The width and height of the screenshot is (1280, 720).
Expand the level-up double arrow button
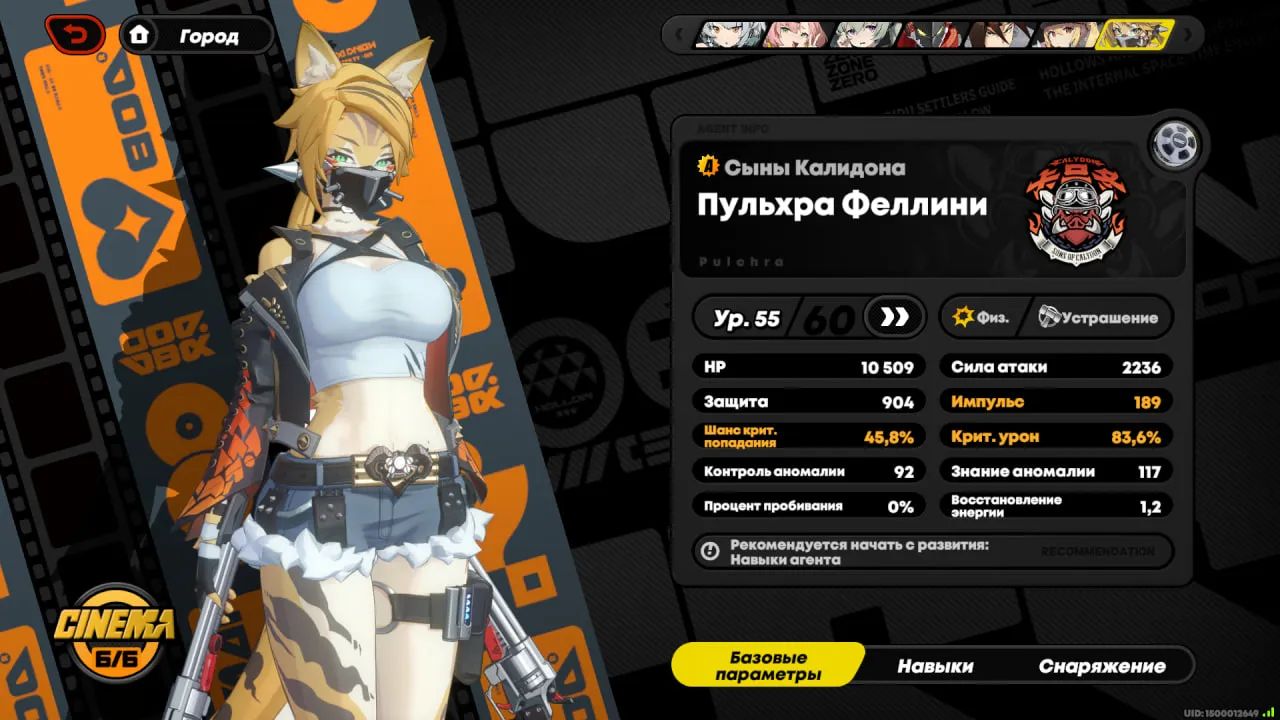pos(893,317)
